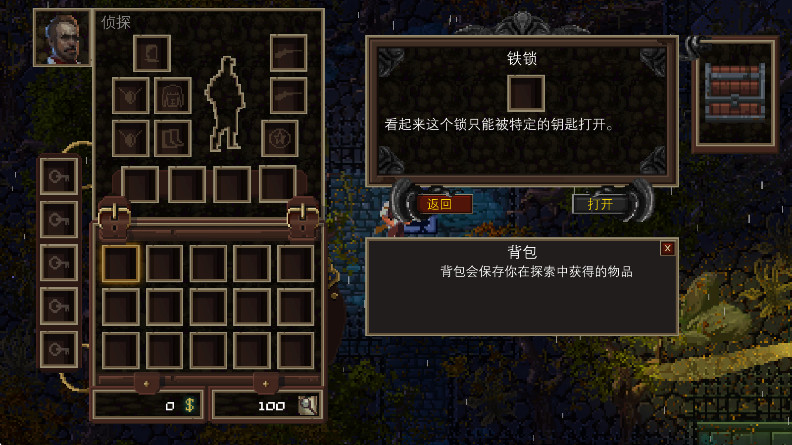
Task: Select the hat equipment slot
Action: coord(152,53)
